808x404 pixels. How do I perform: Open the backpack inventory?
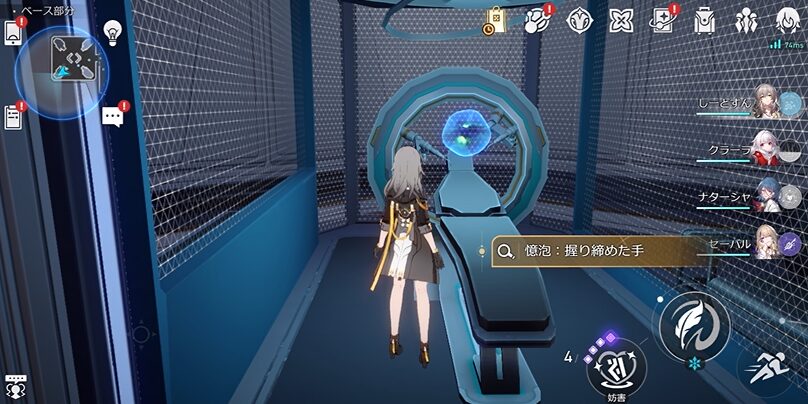point(704,20)
